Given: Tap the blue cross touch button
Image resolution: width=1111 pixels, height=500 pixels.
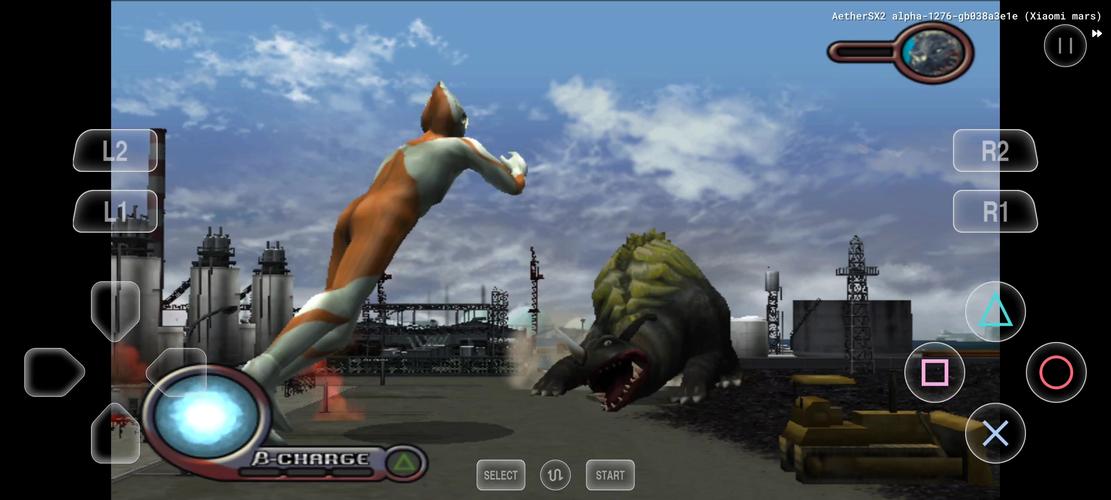Looking at the screenshot, I should pos(995,433).
